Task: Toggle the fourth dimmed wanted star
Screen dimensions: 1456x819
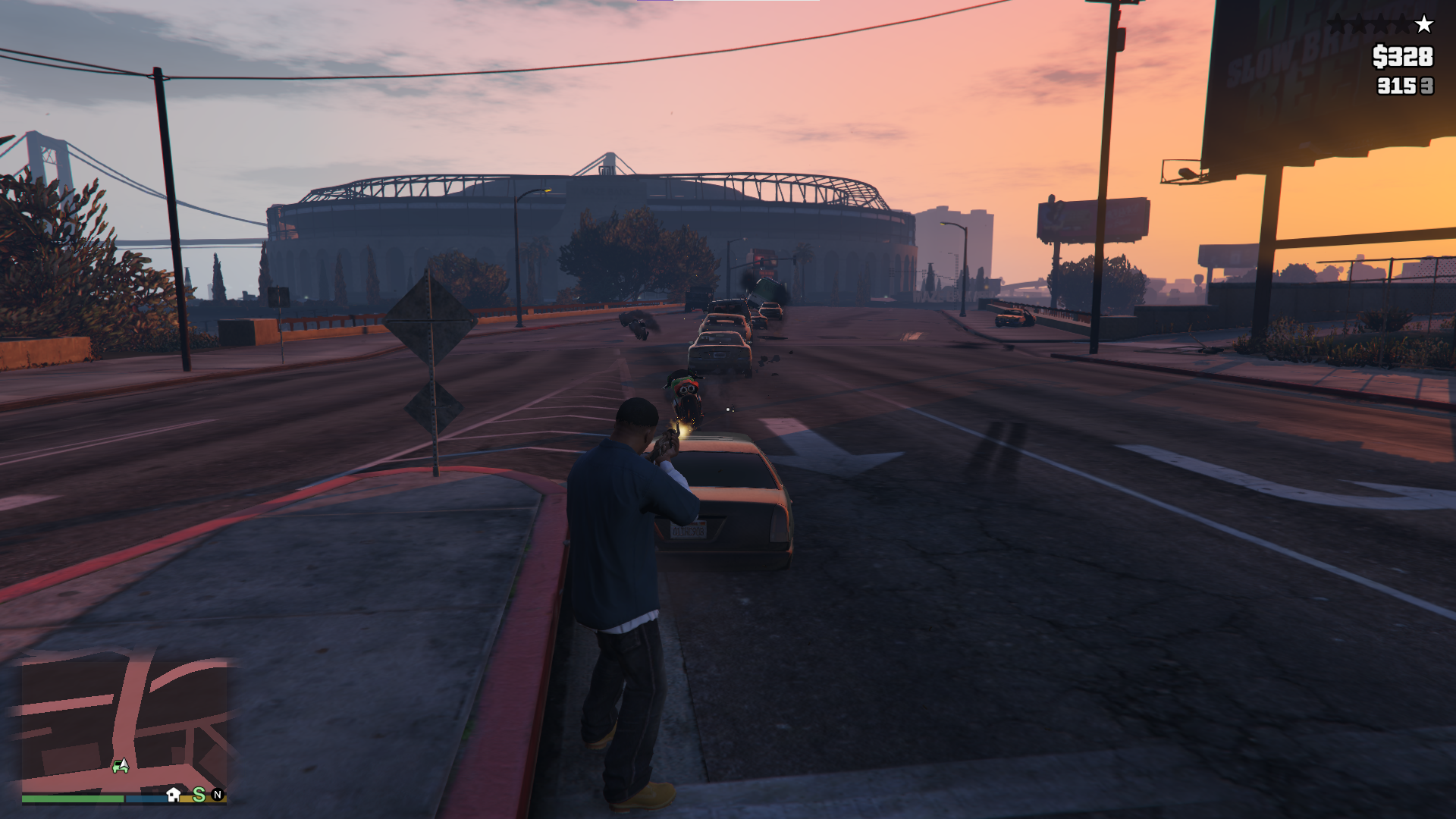Action: click(1402, 24)
